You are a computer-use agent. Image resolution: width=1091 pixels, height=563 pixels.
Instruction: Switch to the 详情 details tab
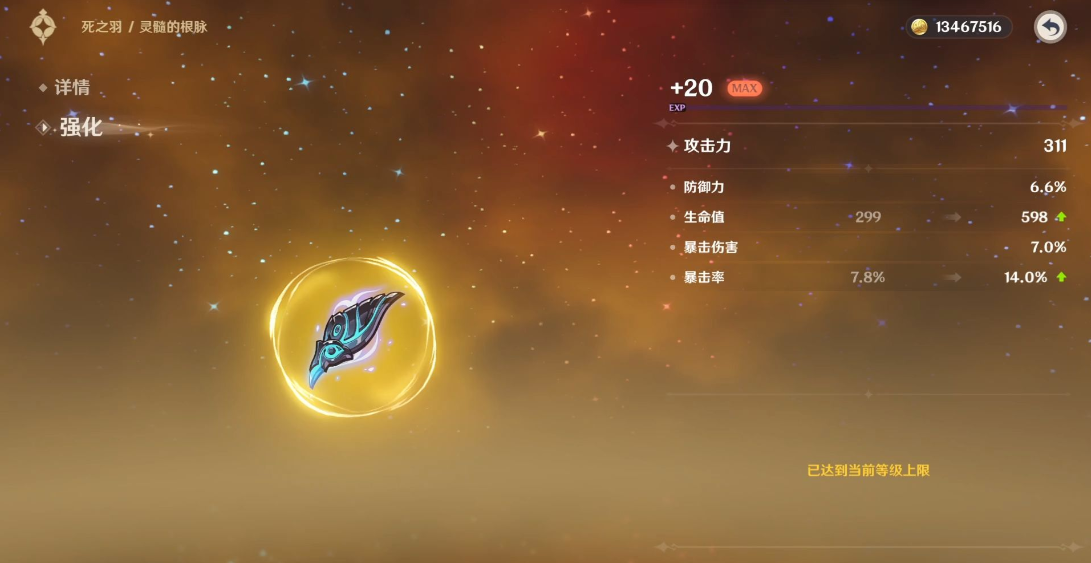pyautogui.click(x=71, y=88)
